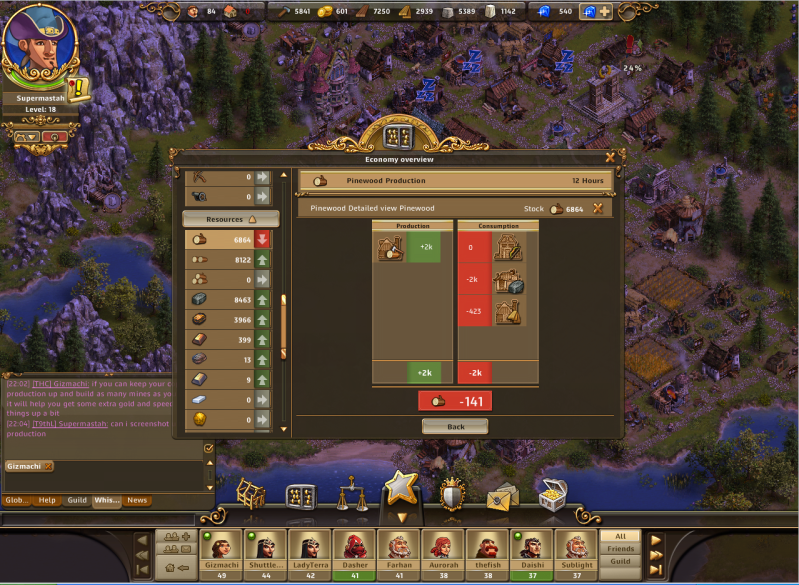Close the Pinewood detailed view
Screen dimensions: 799x585
(598, 208)
